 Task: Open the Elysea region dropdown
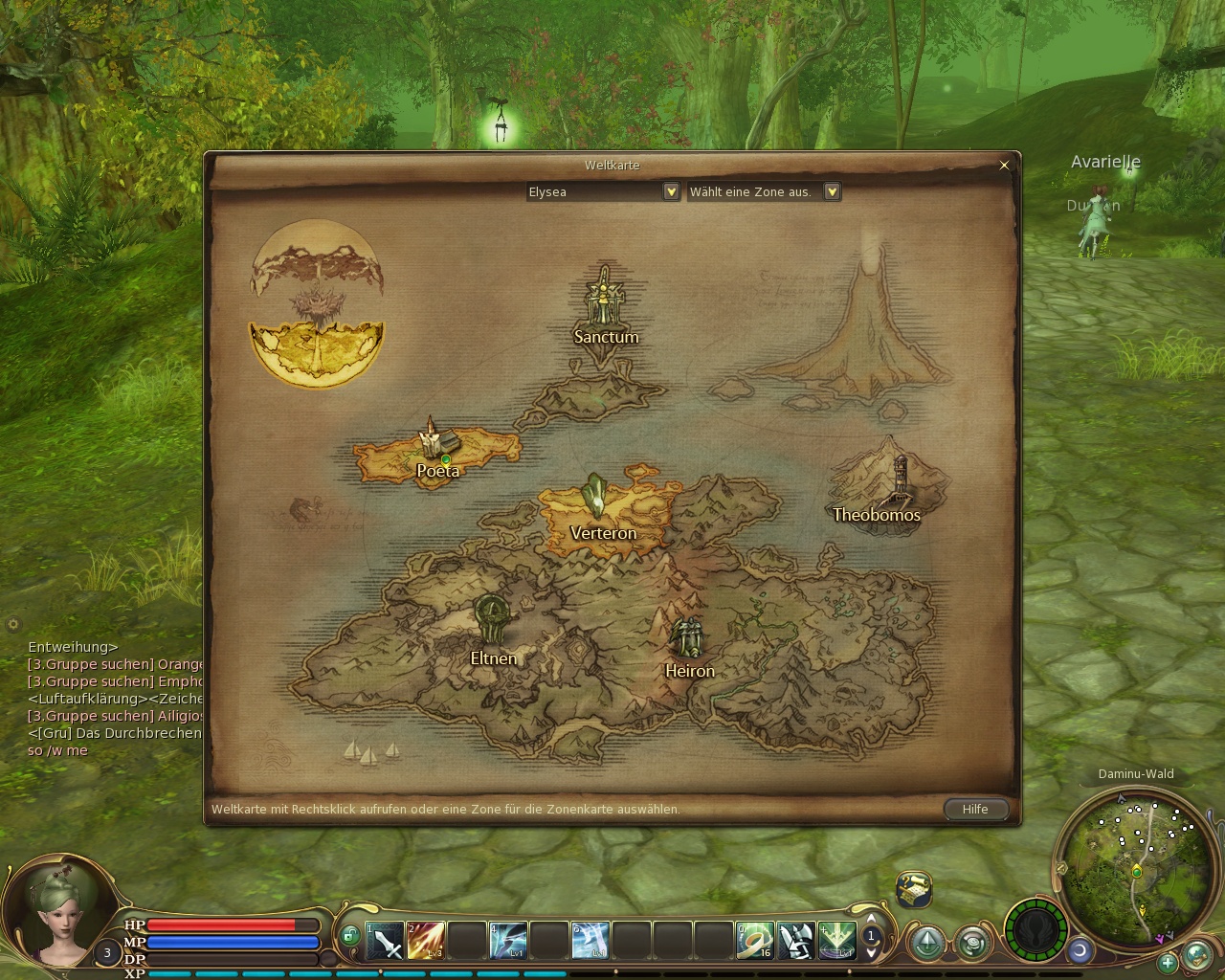click(671, 191)
